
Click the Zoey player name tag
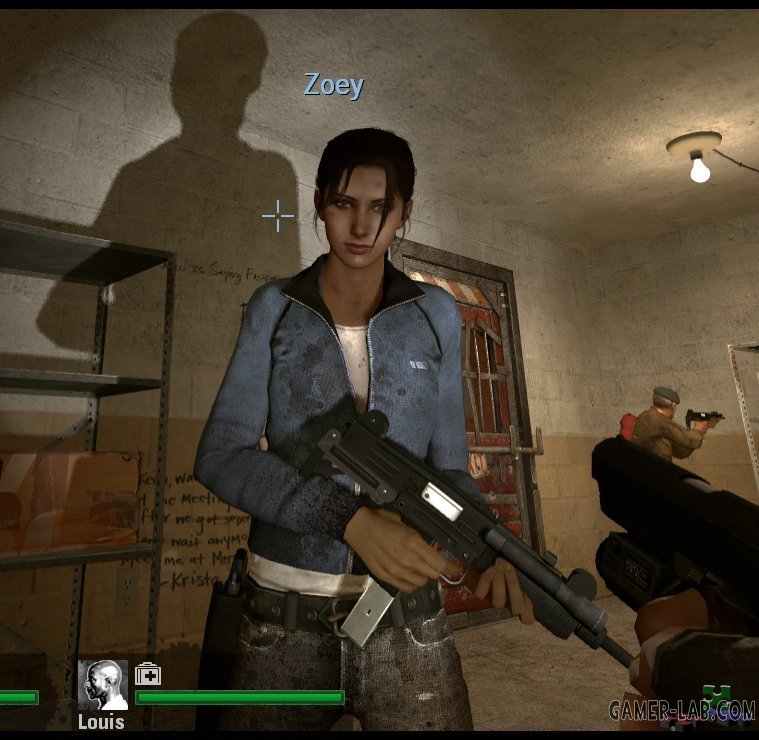[x=334, y=85]
